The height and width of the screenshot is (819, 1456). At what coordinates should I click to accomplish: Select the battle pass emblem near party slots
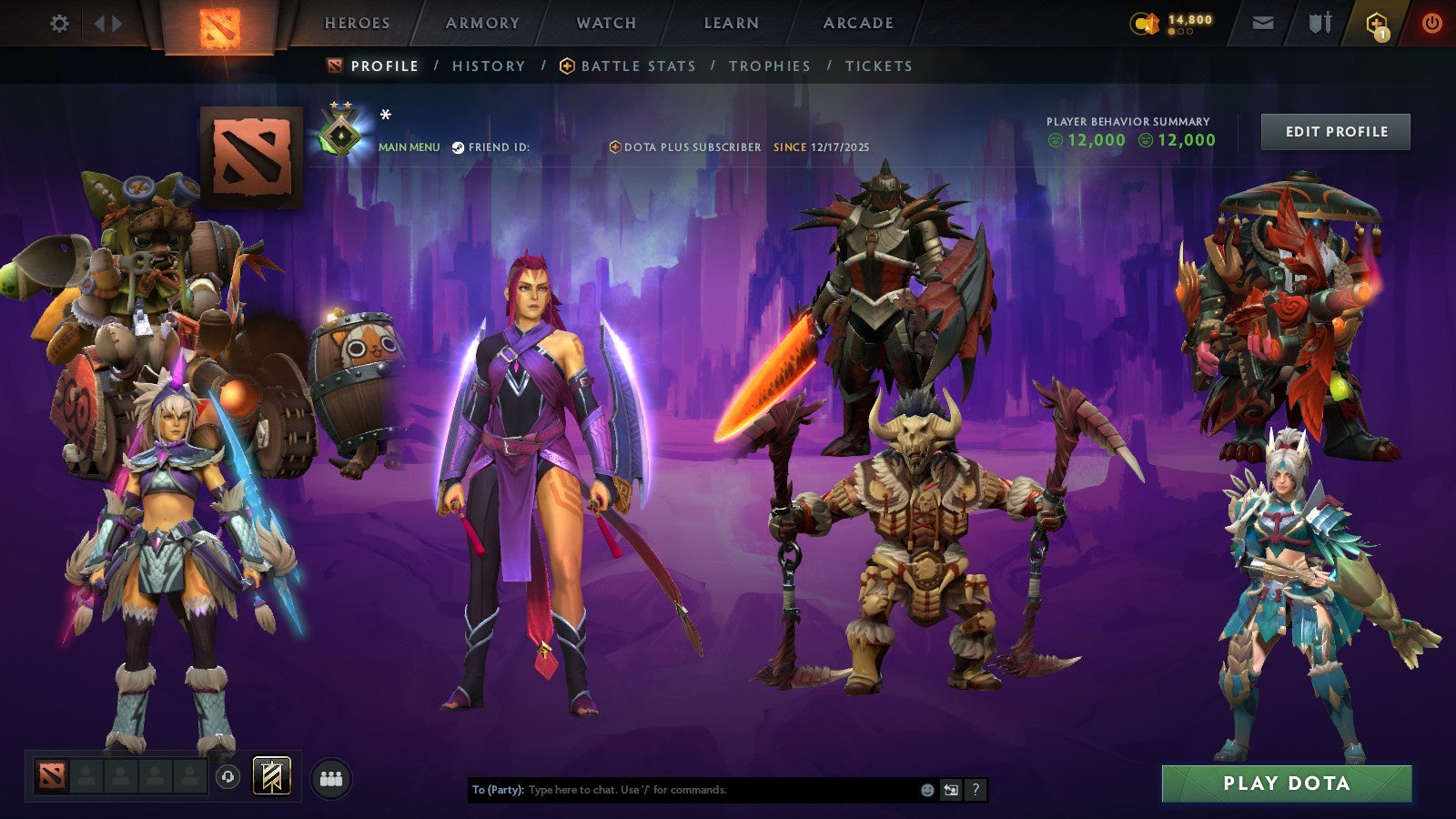pyautogui.click(x=271, y=776)
